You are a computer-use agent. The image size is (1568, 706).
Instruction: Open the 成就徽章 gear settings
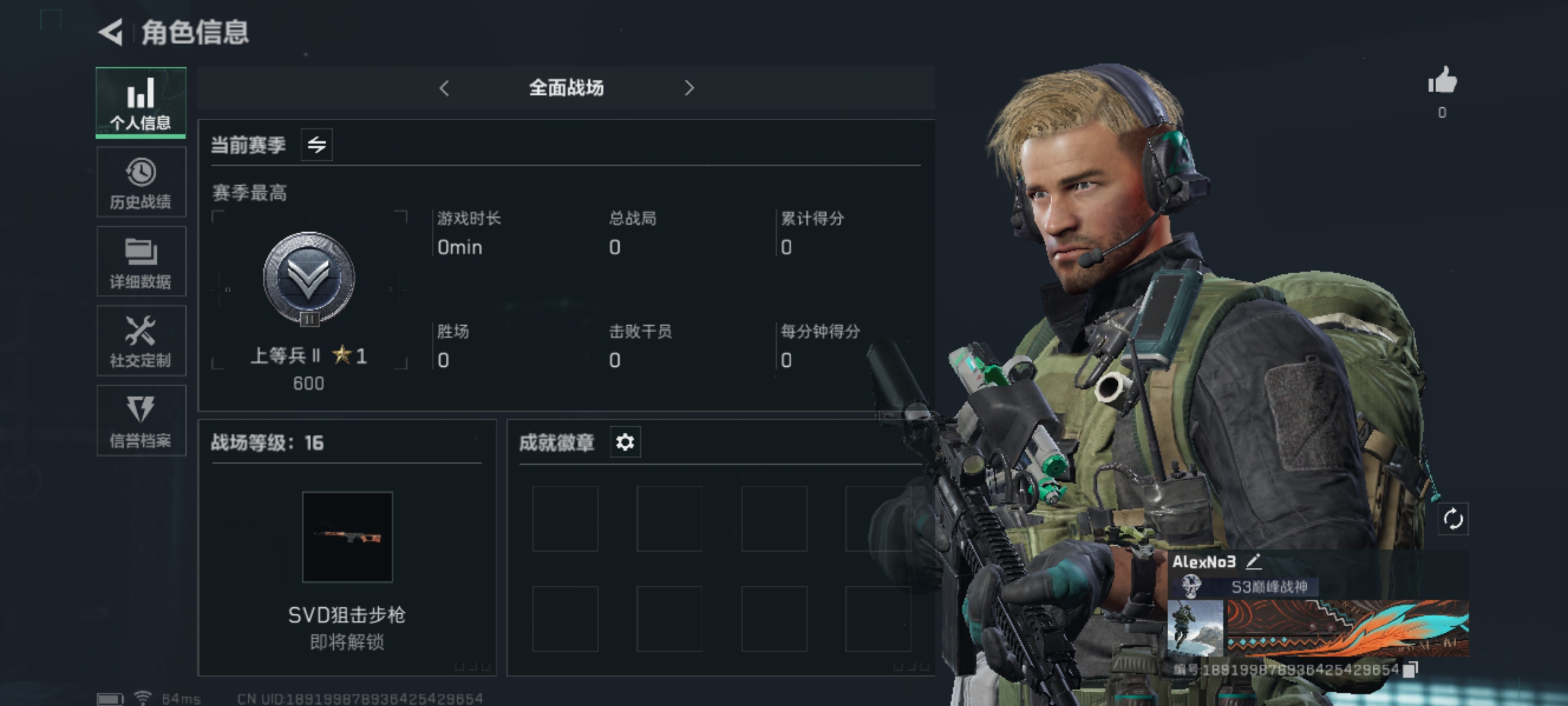click(625, 443)
